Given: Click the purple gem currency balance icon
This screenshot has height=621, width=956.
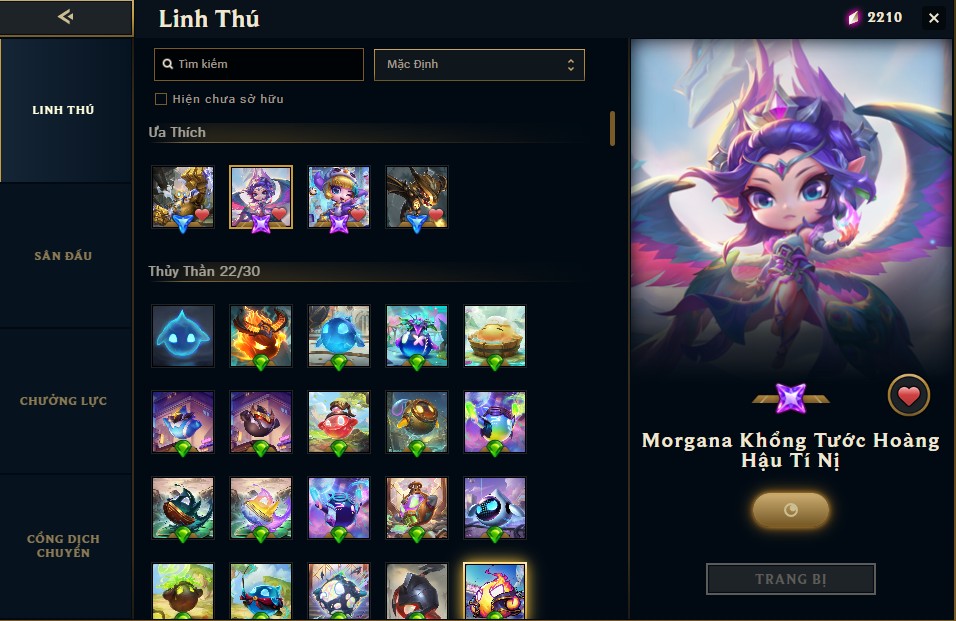Looking at the screenshot, I should tap(853, 17).
